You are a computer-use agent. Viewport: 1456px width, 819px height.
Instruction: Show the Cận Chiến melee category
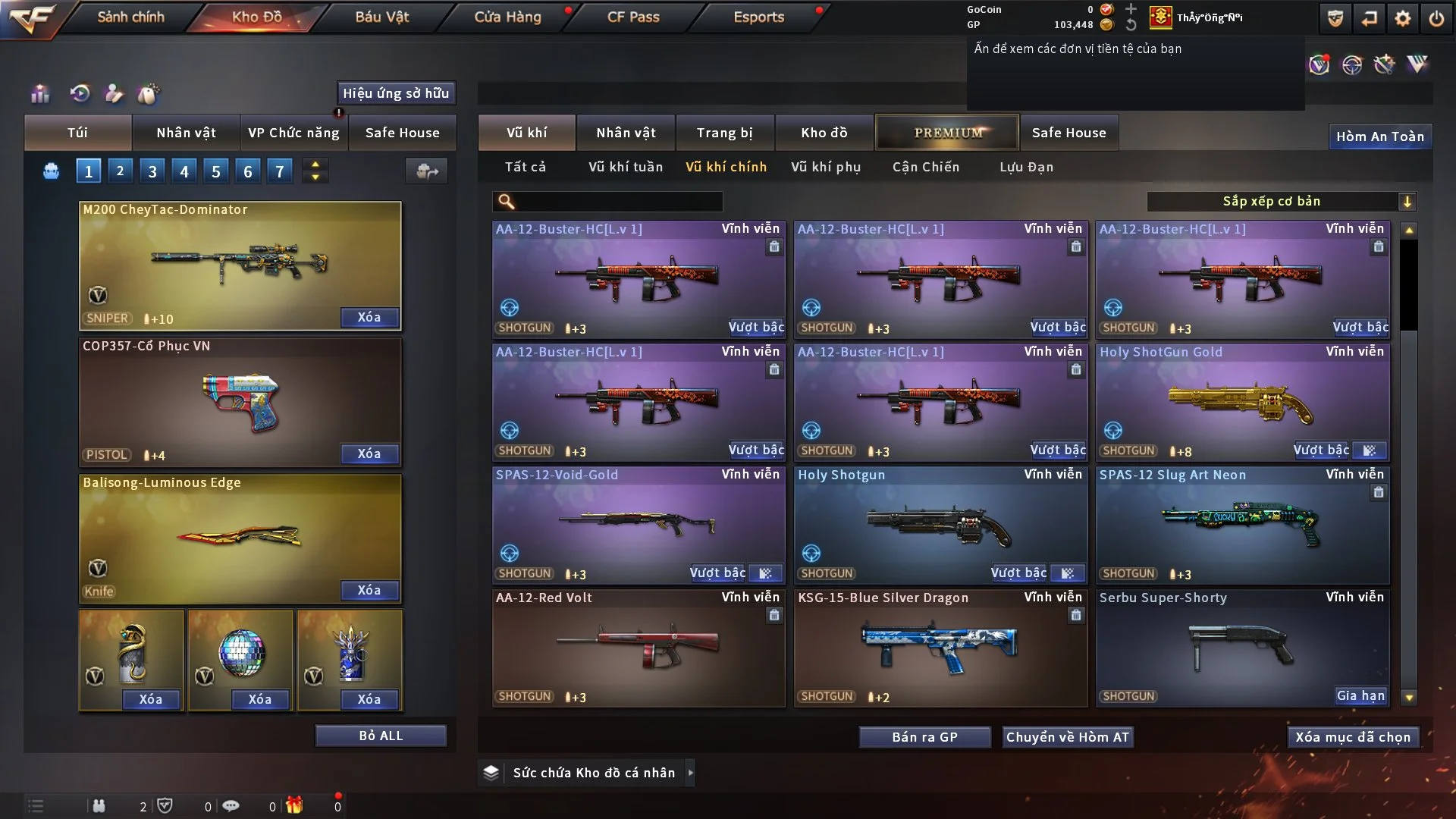click(x=926, y=167)
